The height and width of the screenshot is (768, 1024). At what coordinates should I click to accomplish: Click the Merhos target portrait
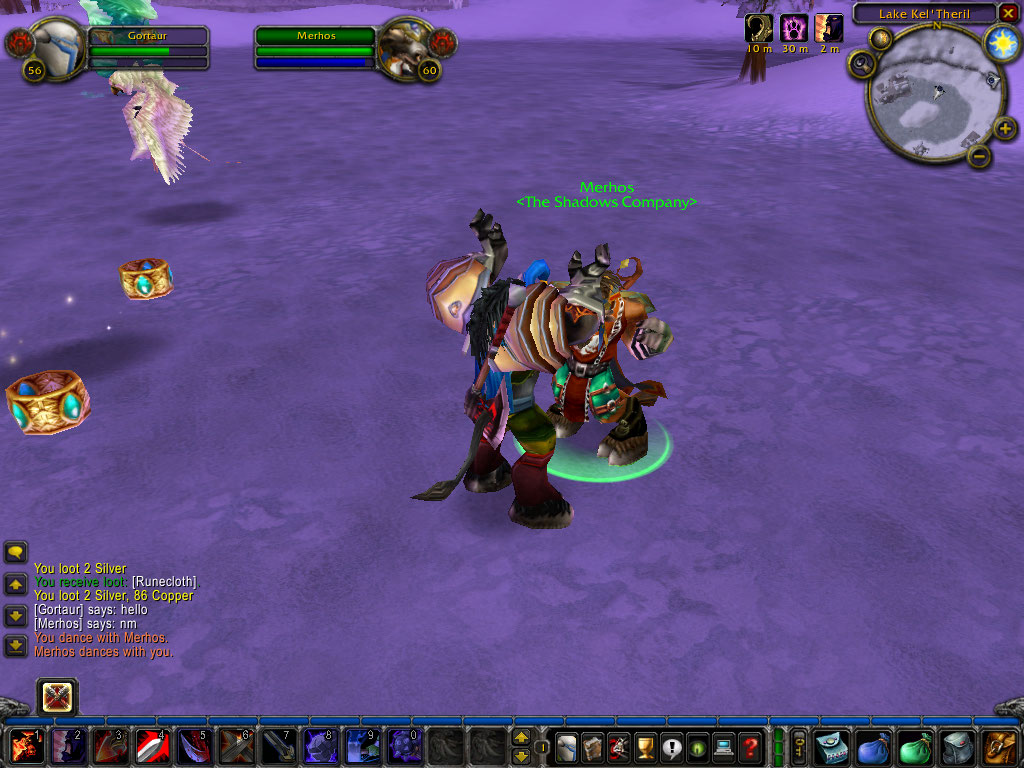[x=407, y=45]
